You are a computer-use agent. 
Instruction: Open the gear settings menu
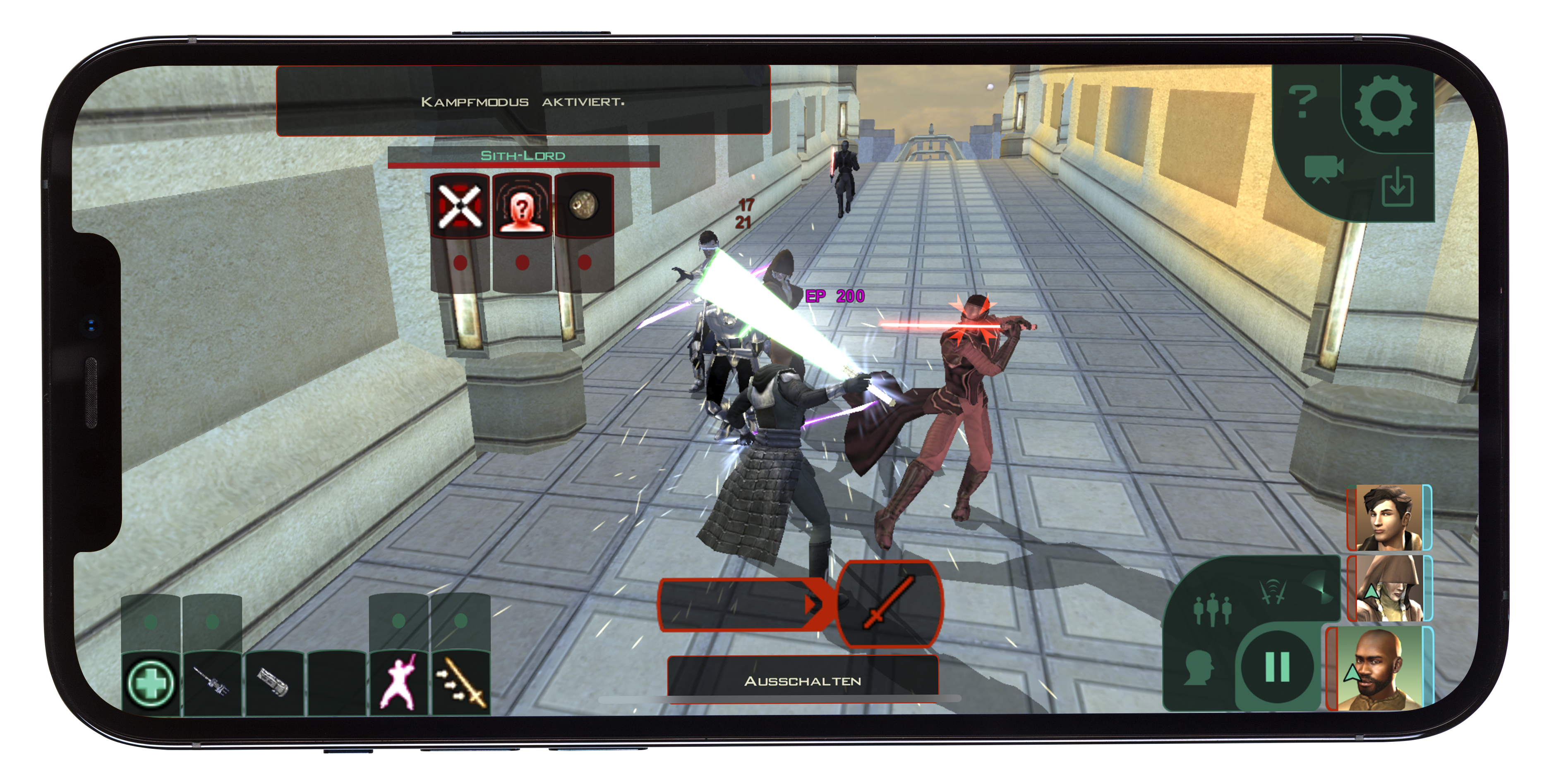point(1386,106)
